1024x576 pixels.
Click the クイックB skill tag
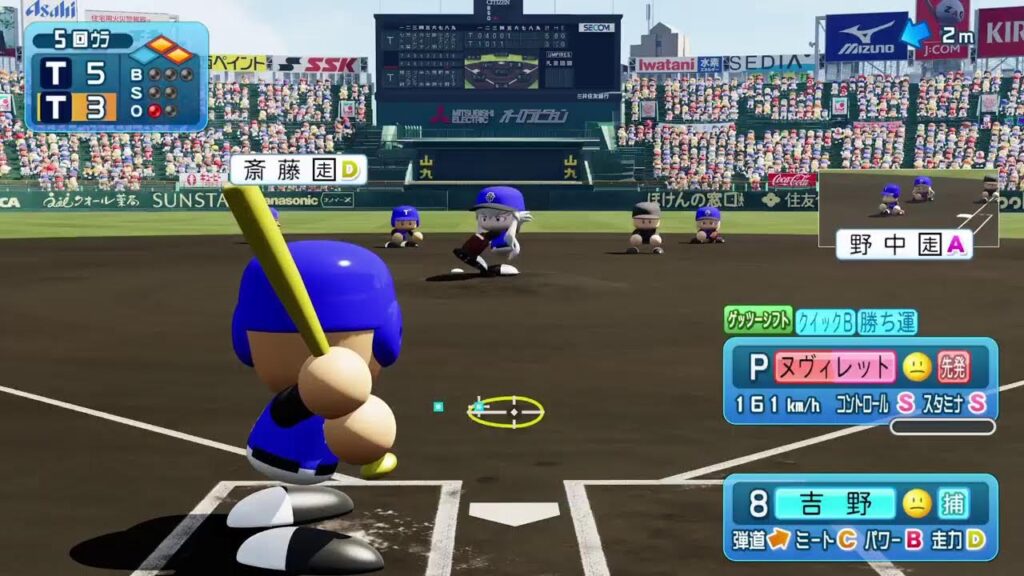click(x=825, y=321)
